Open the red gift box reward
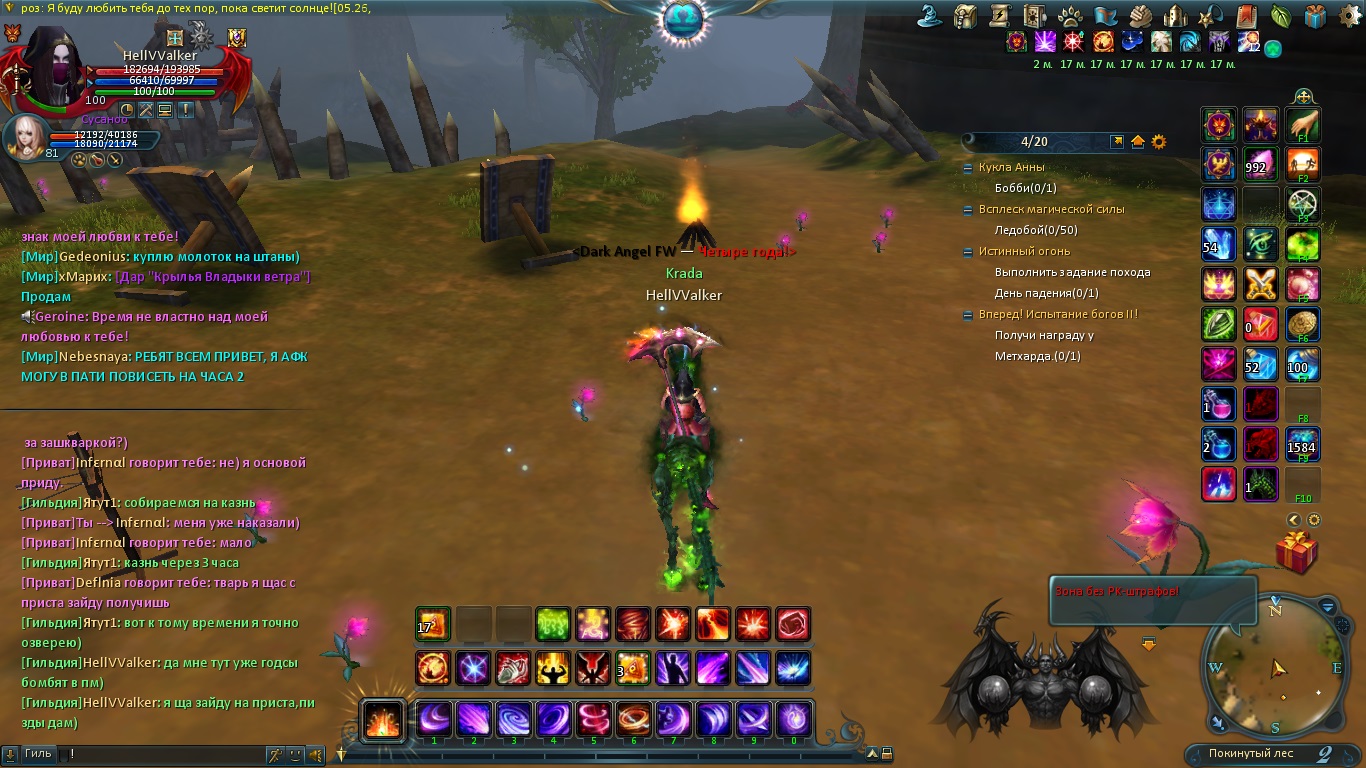This screenshot has width=1366, height=768. click(1296, 551)
